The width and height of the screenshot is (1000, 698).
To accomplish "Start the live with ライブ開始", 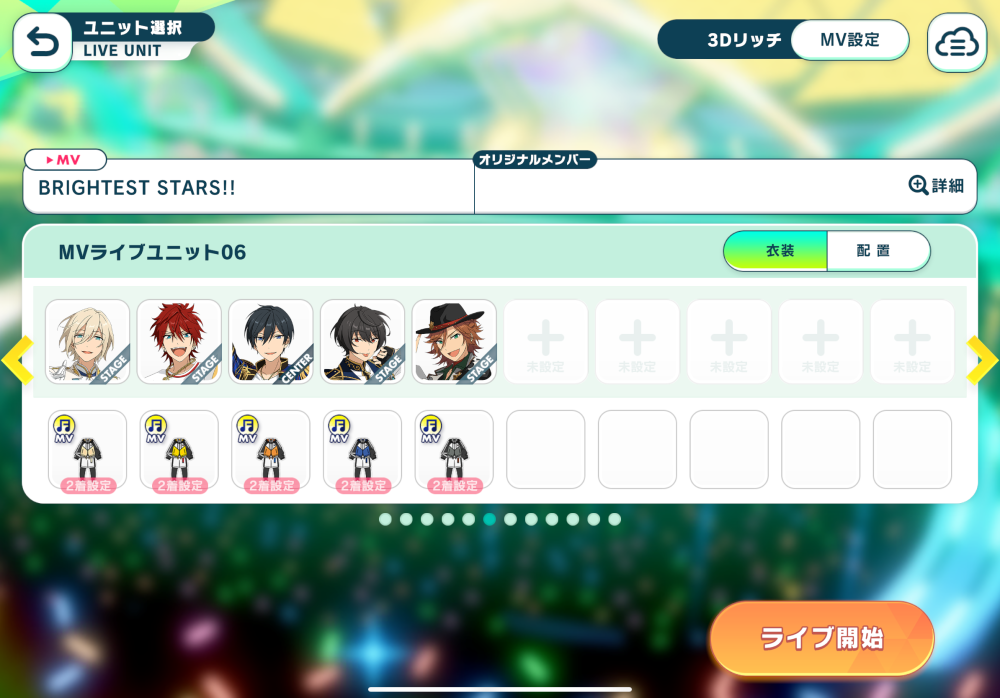I will [x=821, y=638].
